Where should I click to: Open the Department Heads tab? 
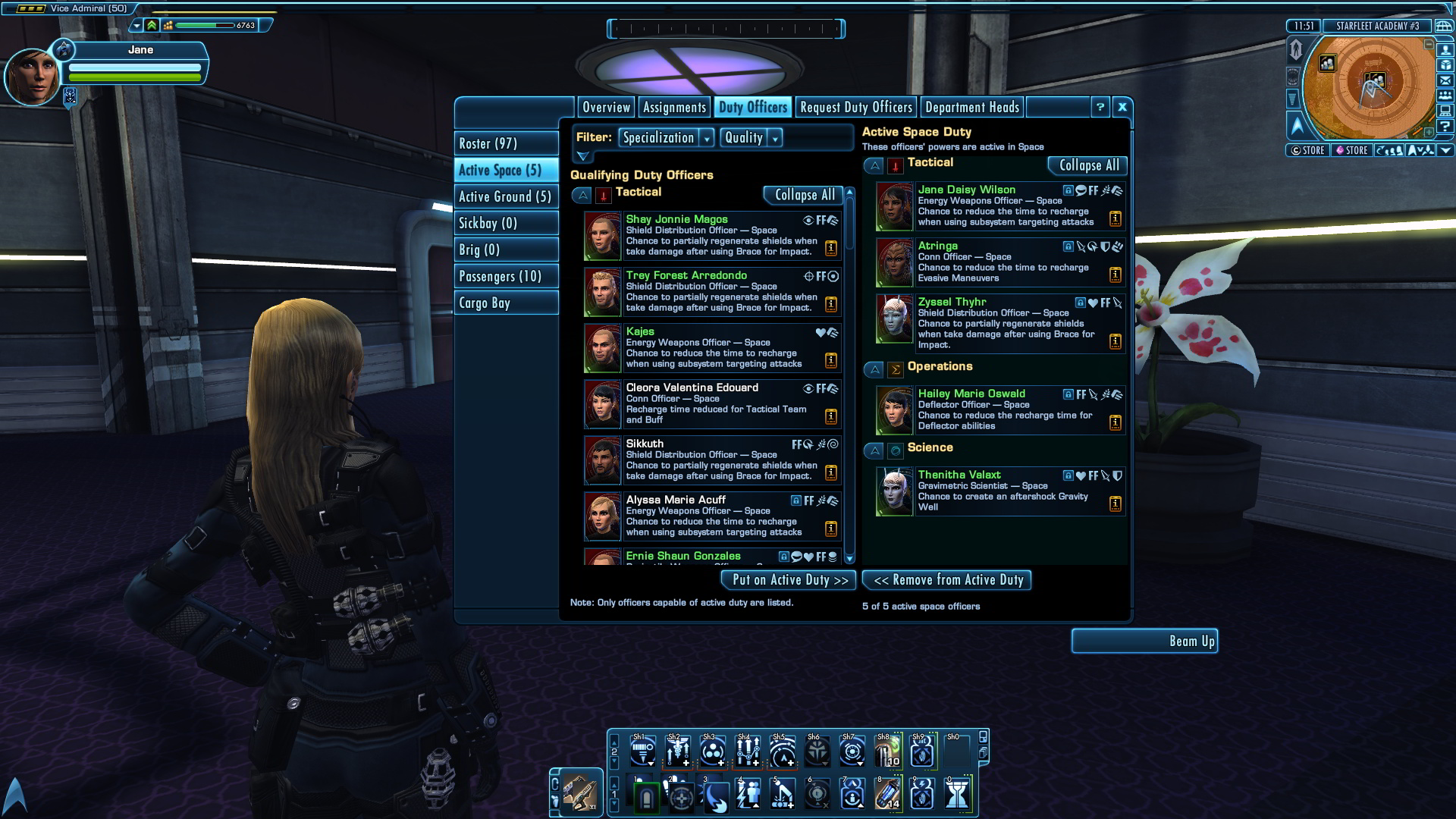coord(971,108)
